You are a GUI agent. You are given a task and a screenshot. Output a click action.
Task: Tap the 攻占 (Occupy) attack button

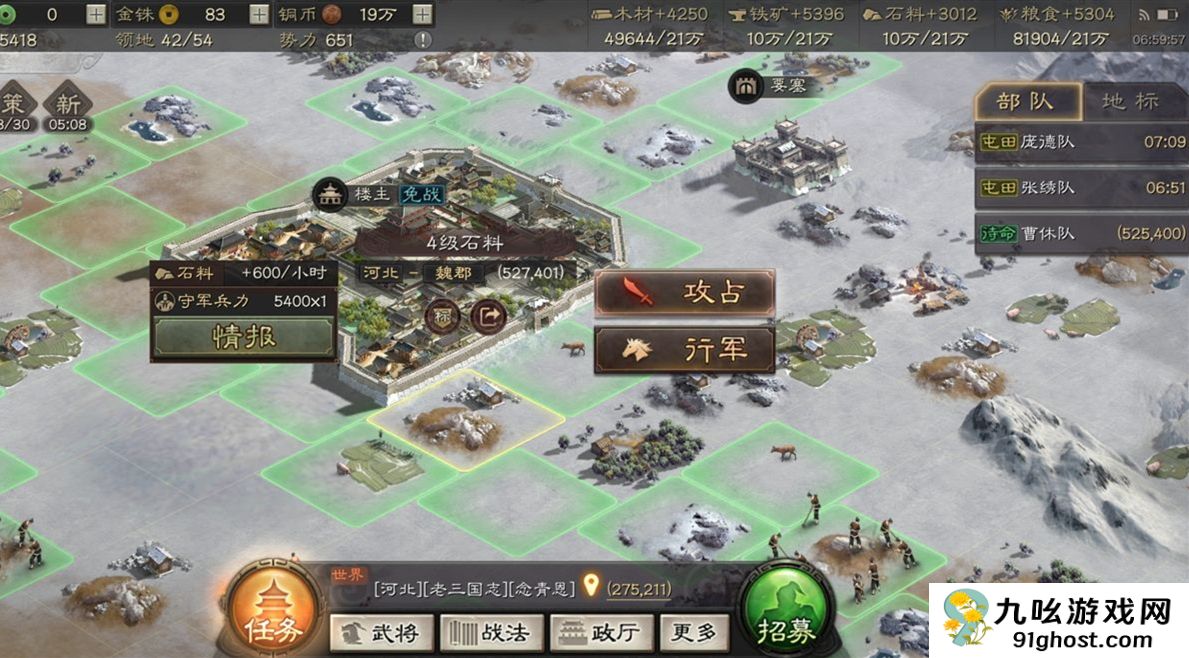point(685,293)
